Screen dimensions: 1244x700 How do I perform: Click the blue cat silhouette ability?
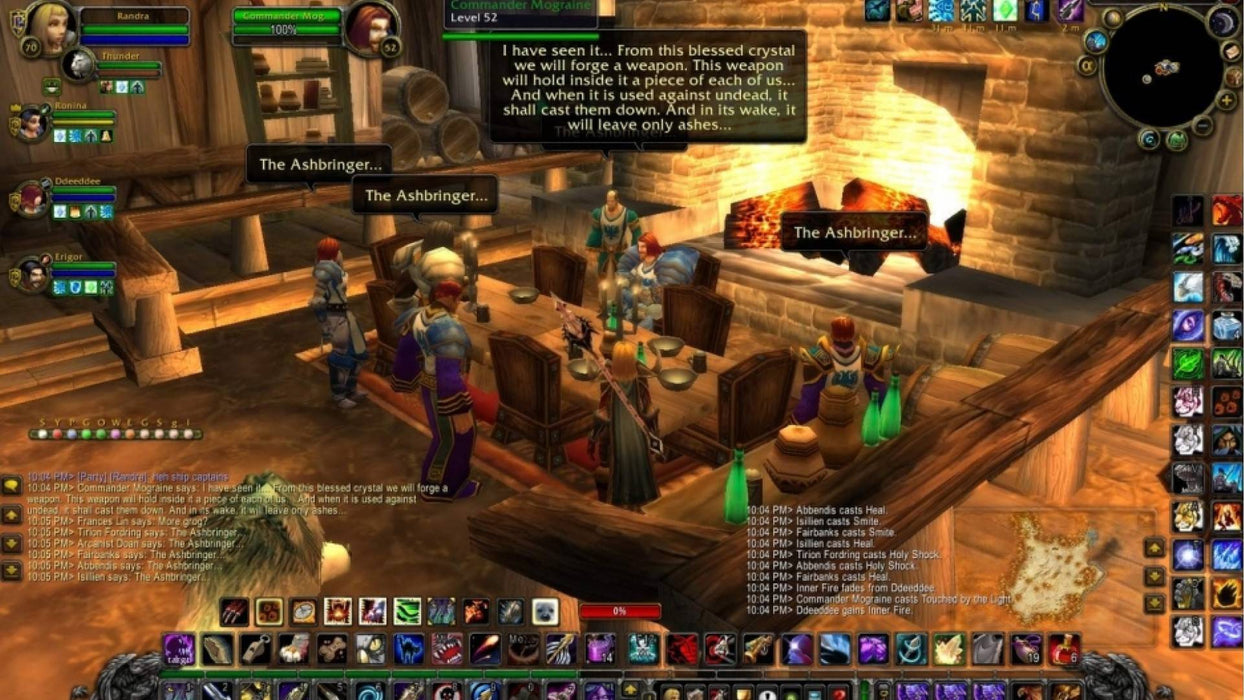(409, 649)
